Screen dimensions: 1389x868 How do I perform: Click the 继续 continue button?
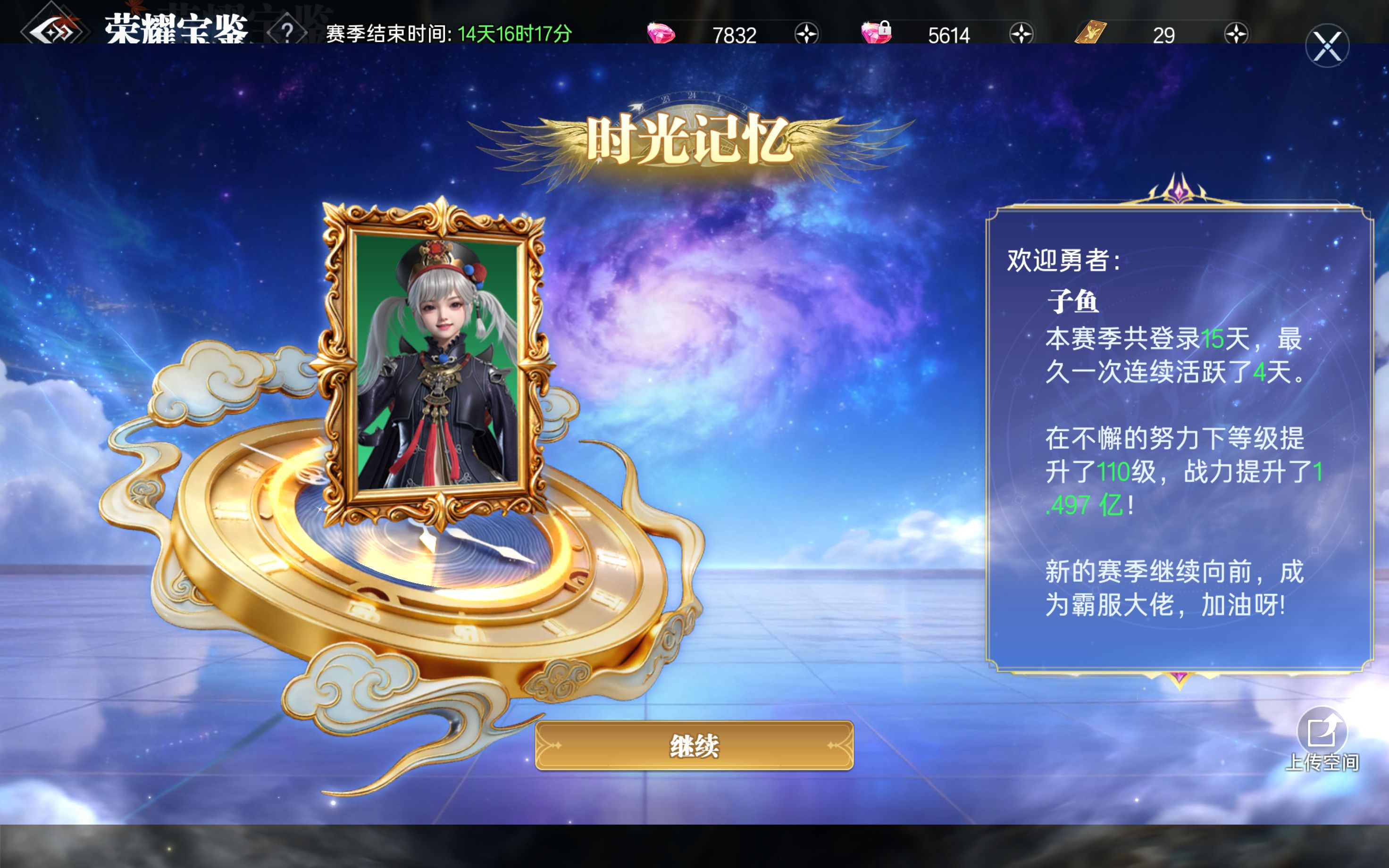coord(694,745)
